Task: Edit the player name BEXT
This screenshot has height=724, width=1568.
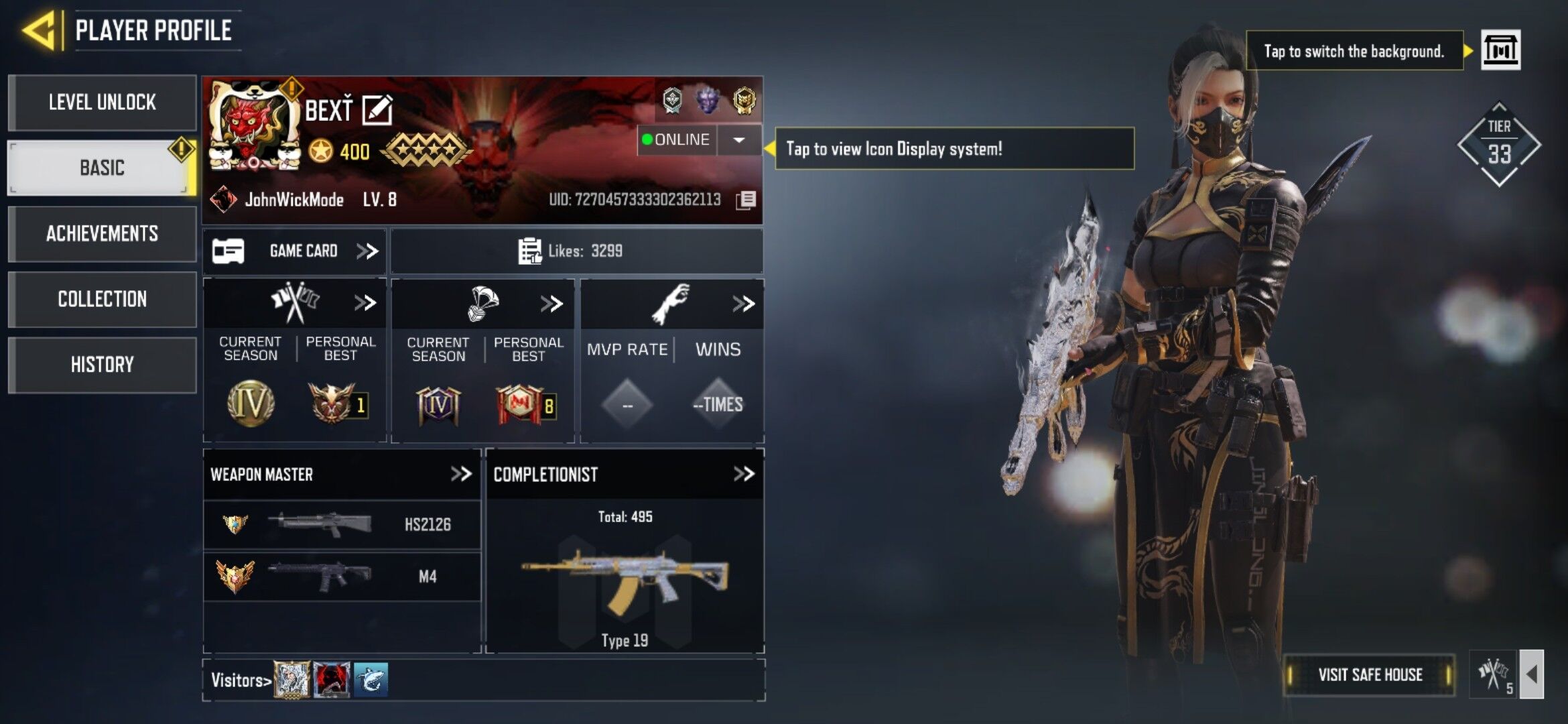Action: [x=377, y=110]
